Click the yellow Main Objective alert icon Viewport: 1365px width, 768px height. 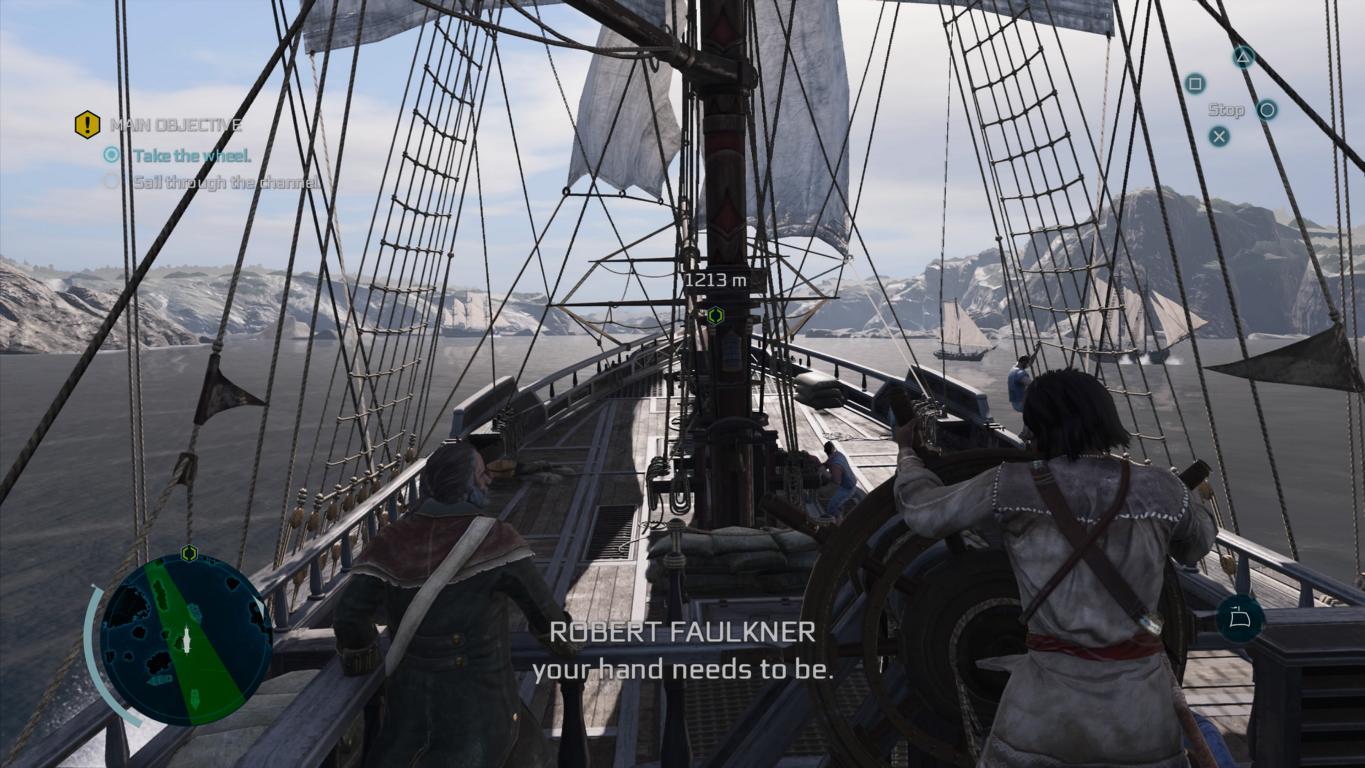[87, 125]
